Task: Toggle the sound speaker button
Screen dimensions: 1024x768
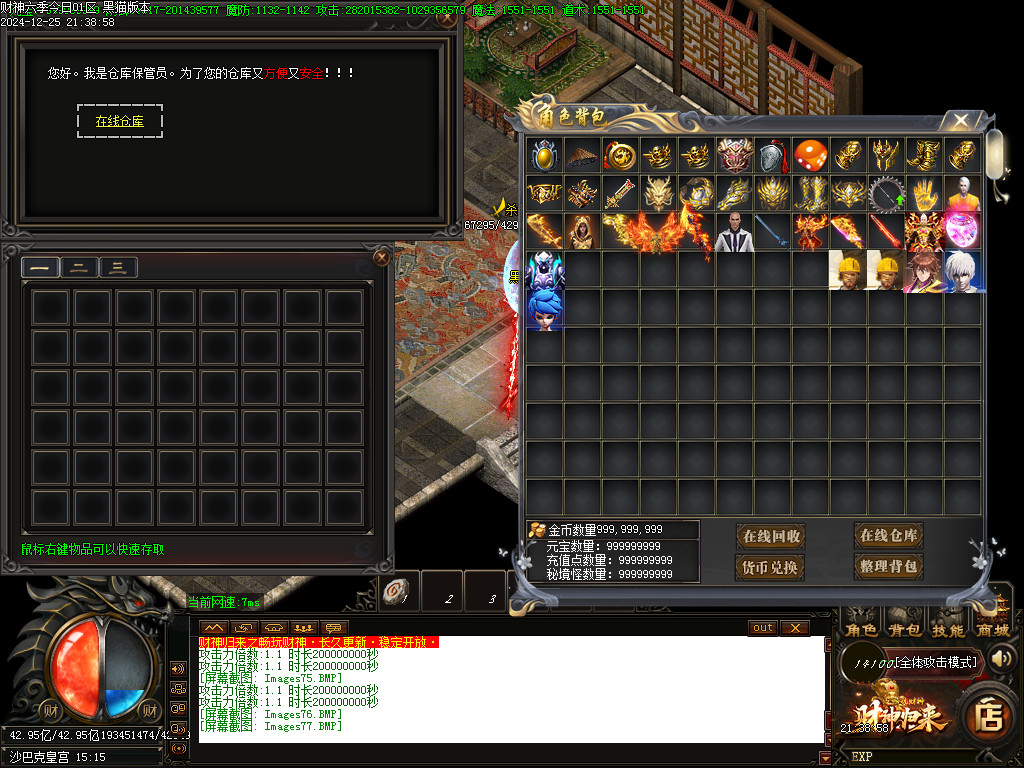Action: click(x=1001, y=658)
